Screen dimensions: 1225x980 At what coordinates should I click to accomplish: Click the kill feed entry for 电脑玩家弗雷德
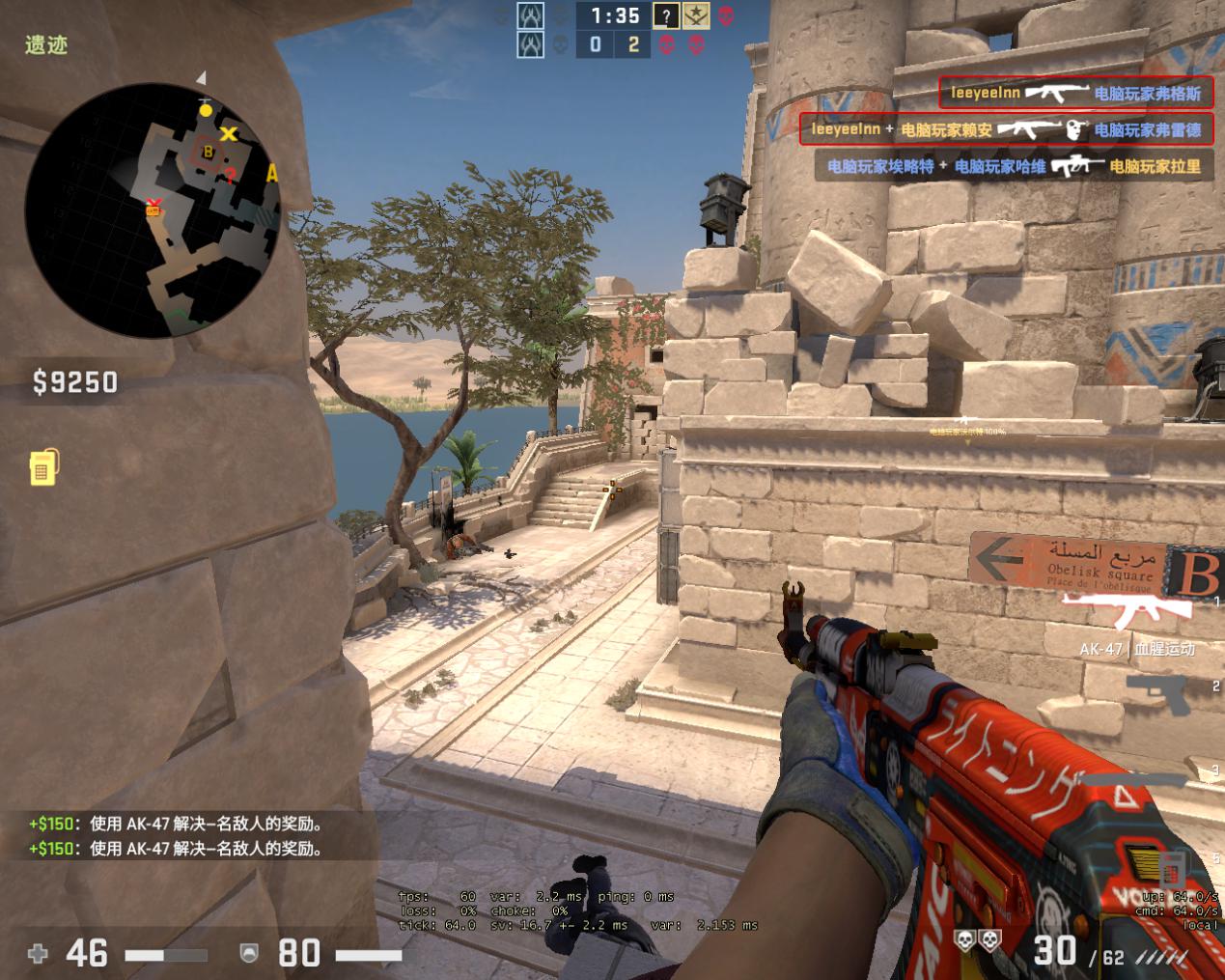[1006, 129]
